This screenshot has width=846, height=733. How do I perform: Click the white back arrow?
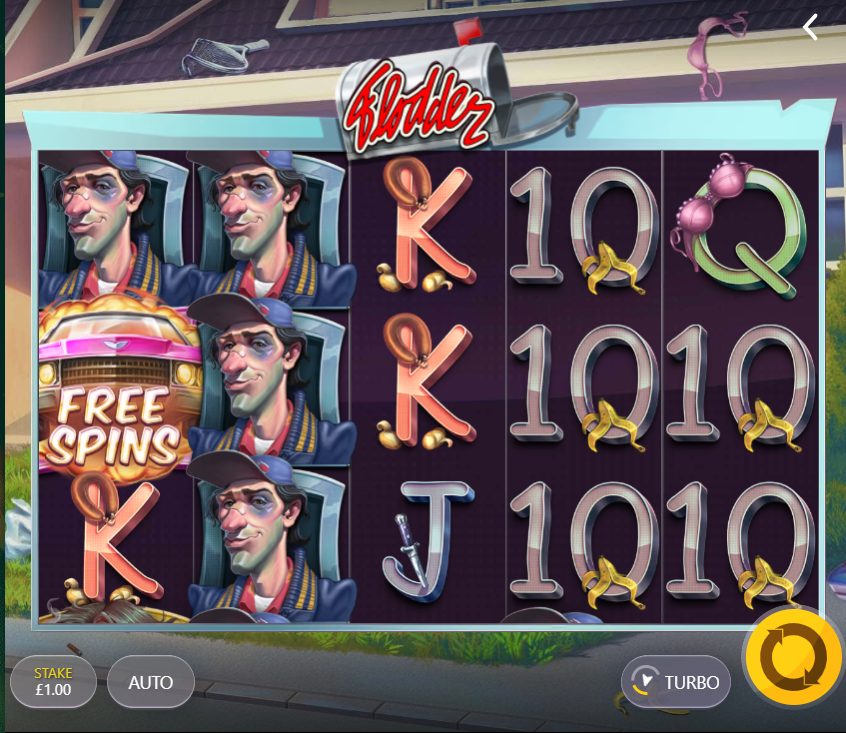pos(810,28)
